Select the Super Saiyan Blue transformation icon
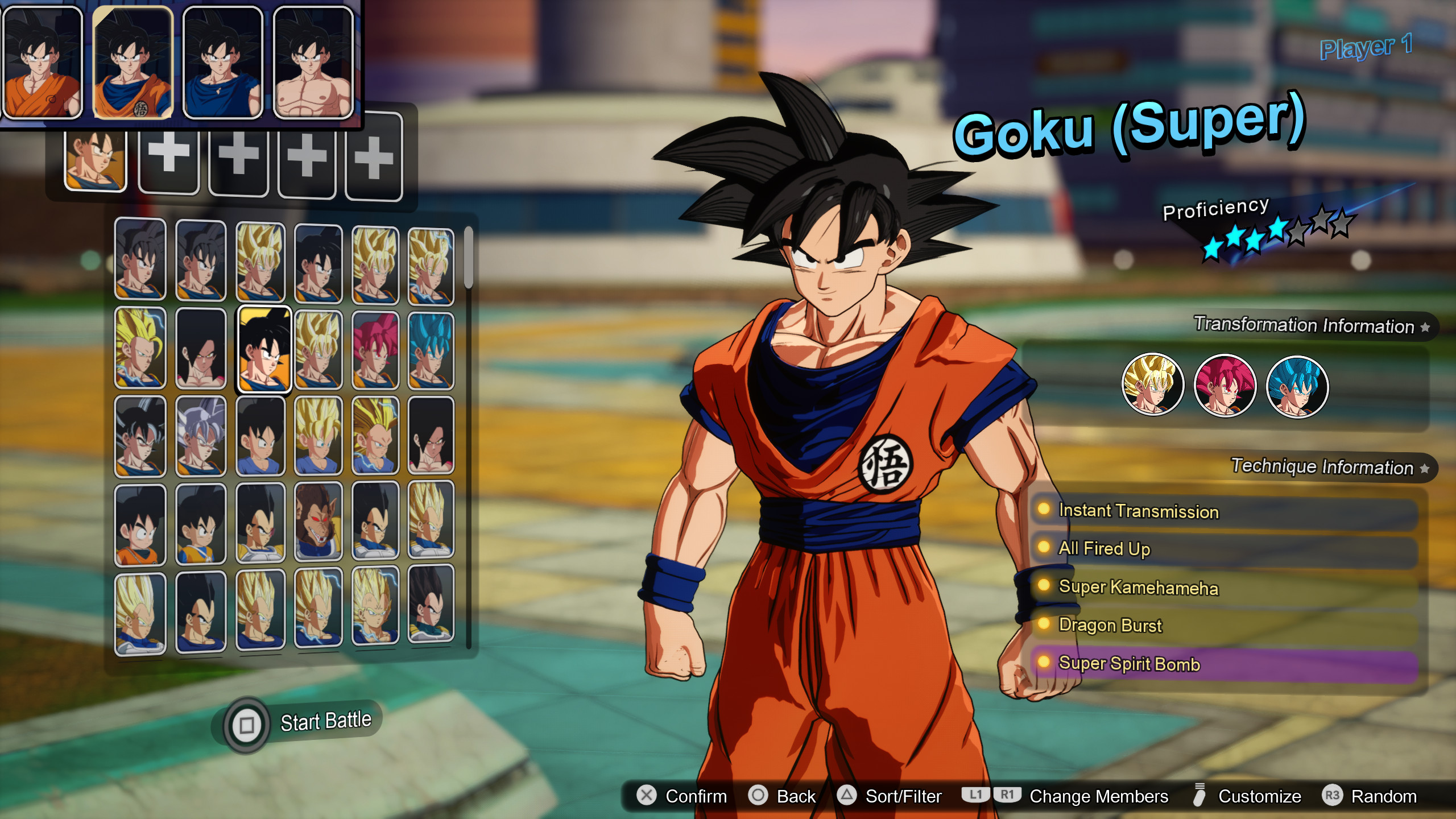1456x819 pixels. click(1297, 384)
